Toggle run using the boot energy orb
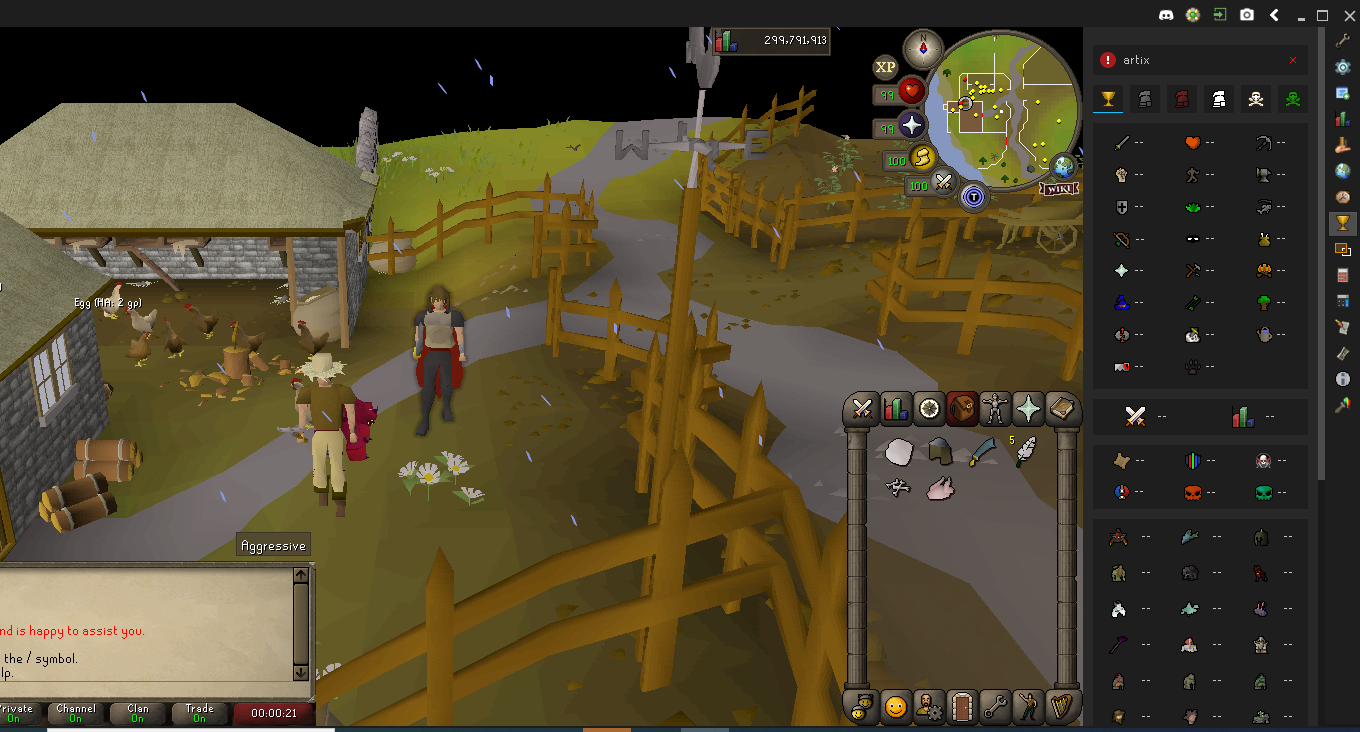The height and width of the screenshot is (732, 1360). point(921,158)
